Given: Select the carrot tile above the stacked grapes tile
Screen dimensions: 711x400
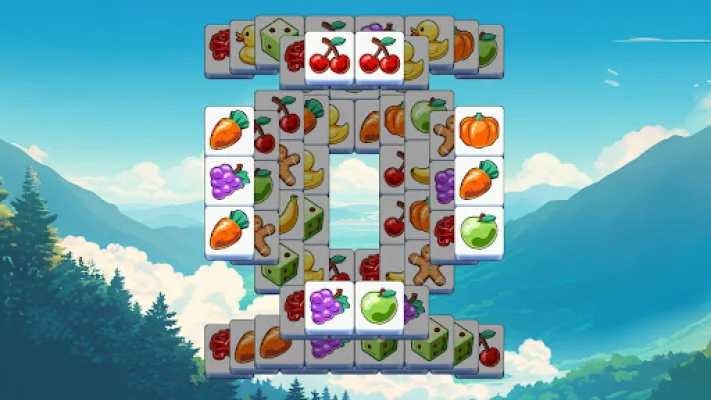Looking at the screenshot, I should [229, 131].
